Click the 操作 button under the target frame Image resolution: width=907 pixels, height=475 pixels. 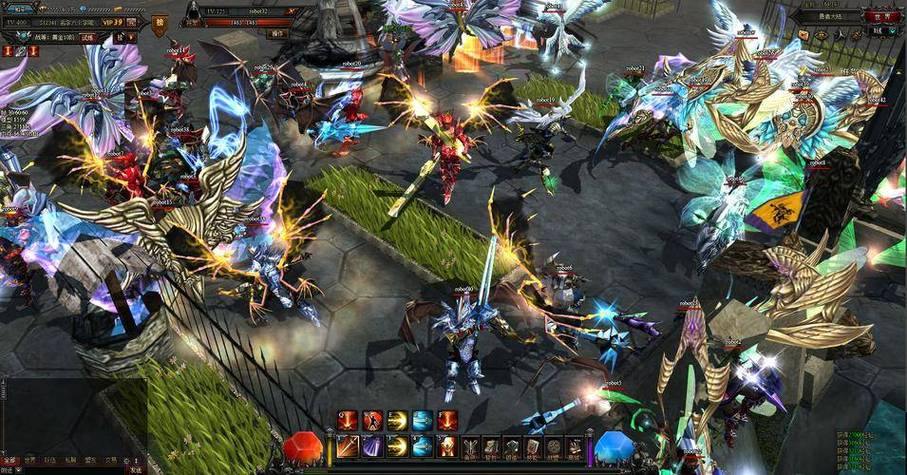[279, 33]
